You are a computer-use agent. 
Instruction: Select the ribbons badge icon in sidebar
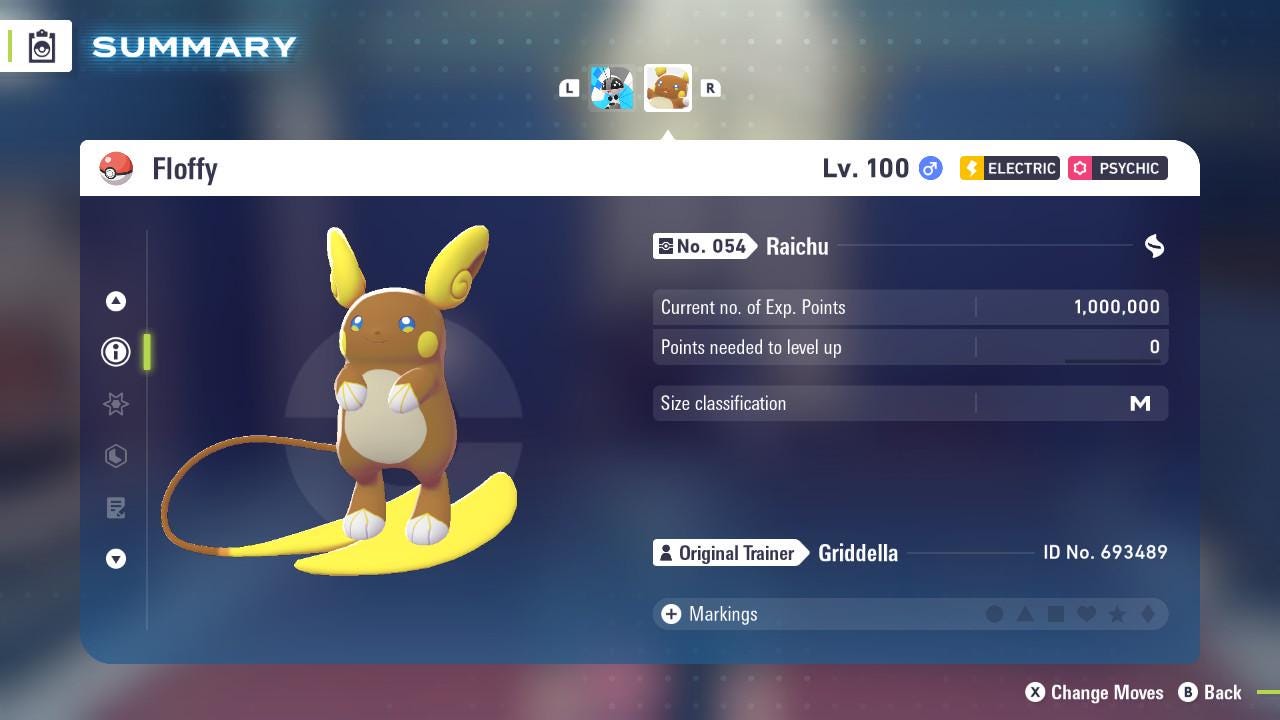pyautogui.click(x=116, y=456)
